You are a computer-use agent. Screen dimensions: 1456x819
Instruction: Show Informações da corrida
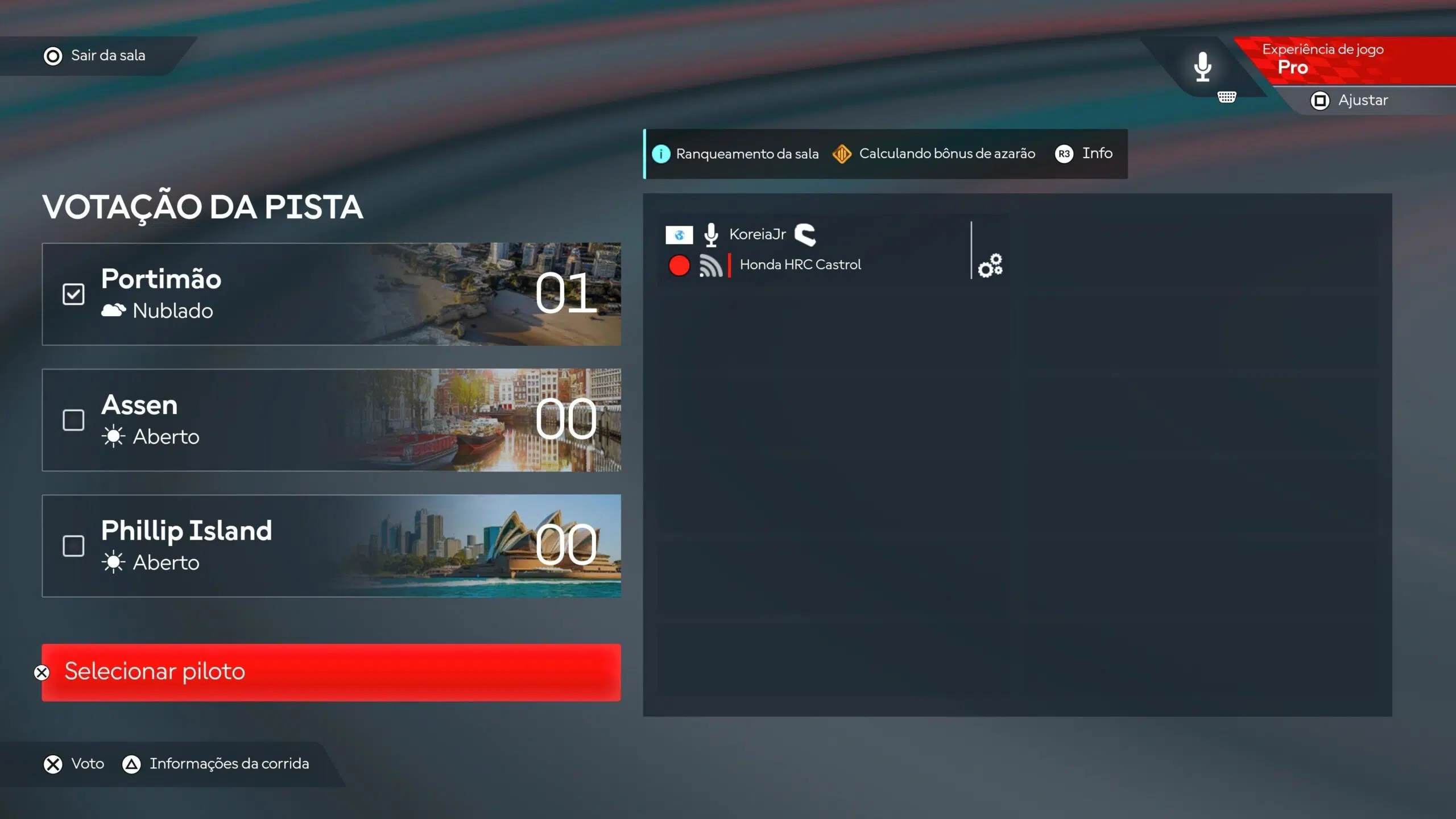[x=217, y=764]
